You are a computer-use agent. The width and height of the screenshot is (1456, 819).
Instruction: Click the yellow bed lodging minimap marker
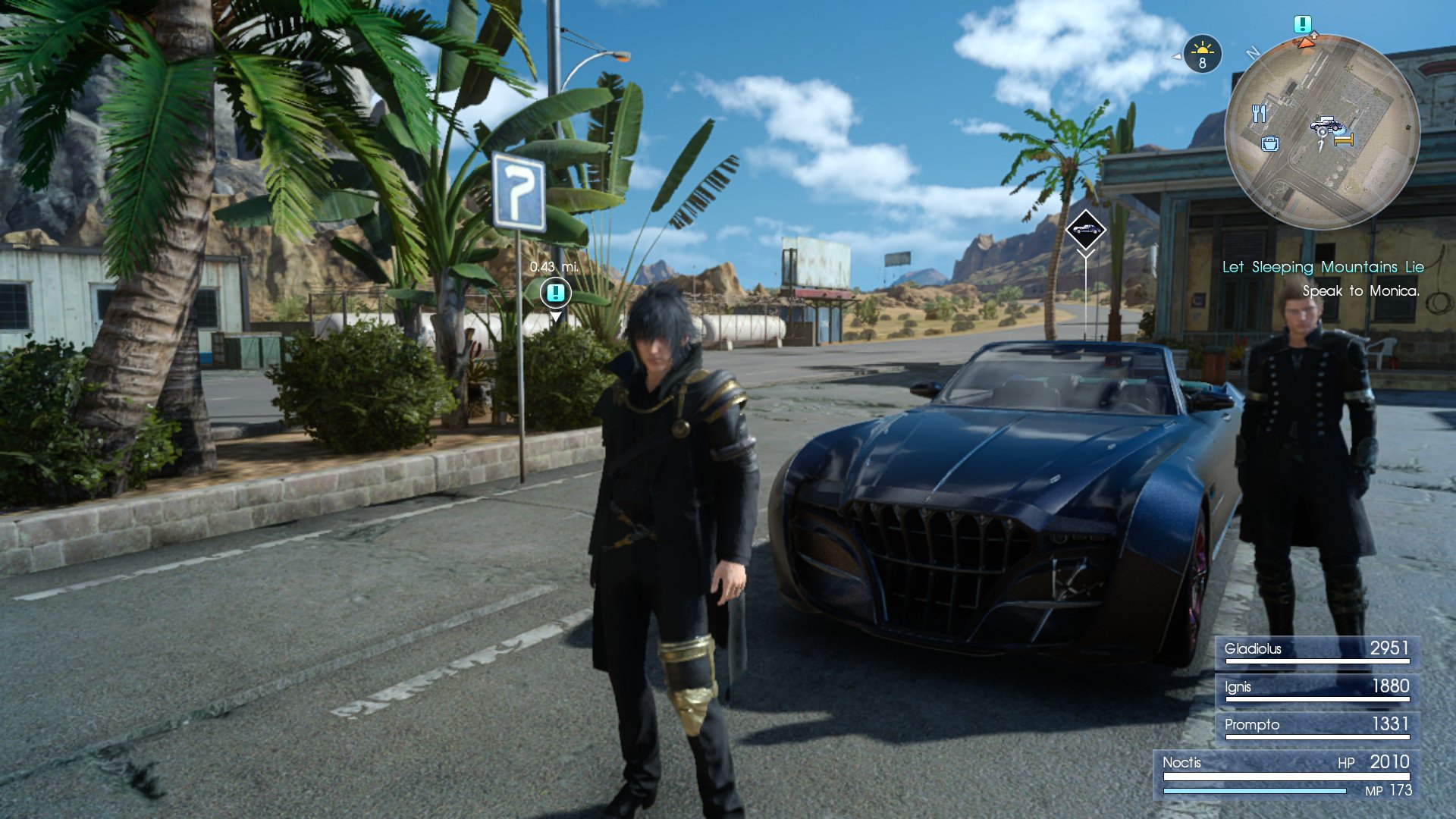(1344, 140)
